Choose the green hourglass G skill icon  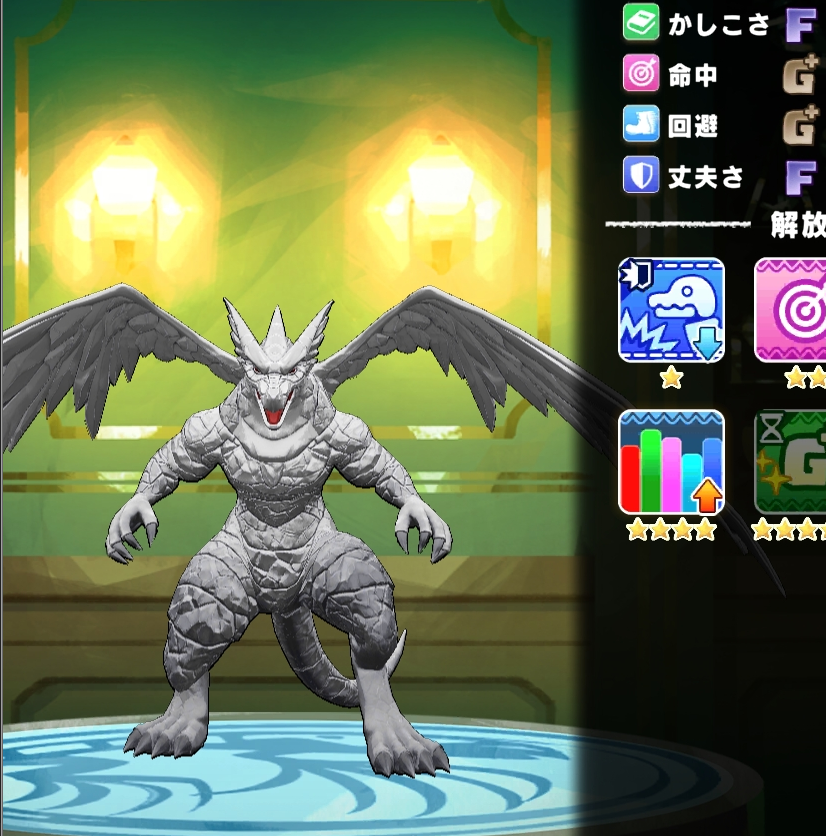(x=792, y=462)
